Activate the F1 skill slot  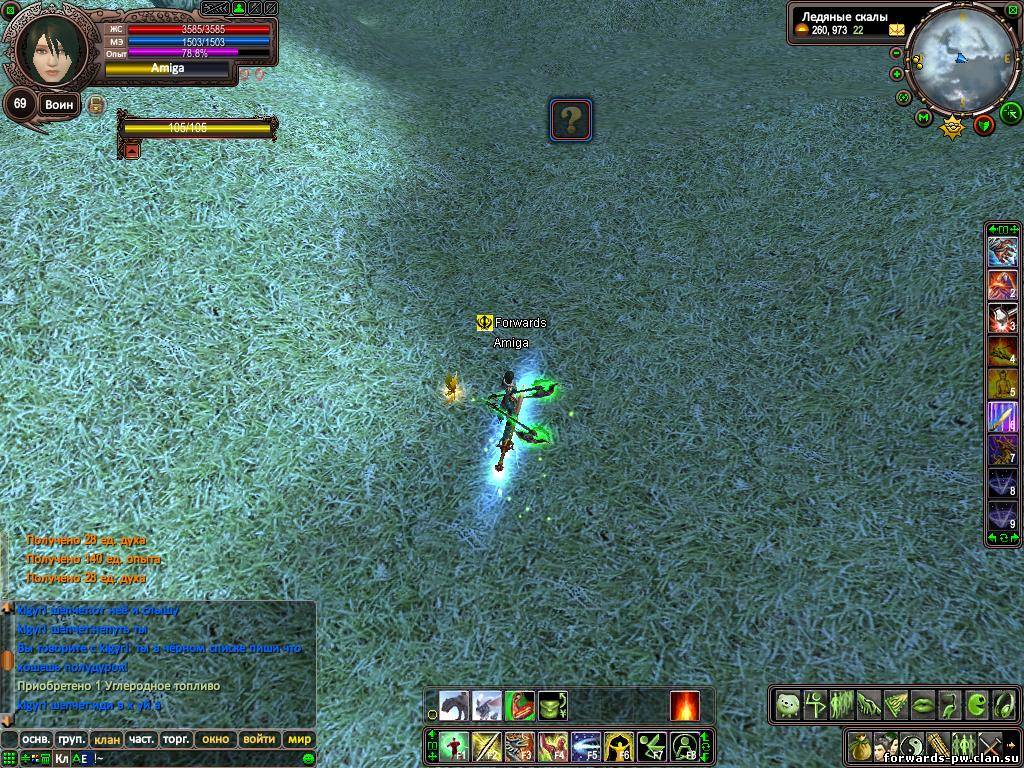457,746
